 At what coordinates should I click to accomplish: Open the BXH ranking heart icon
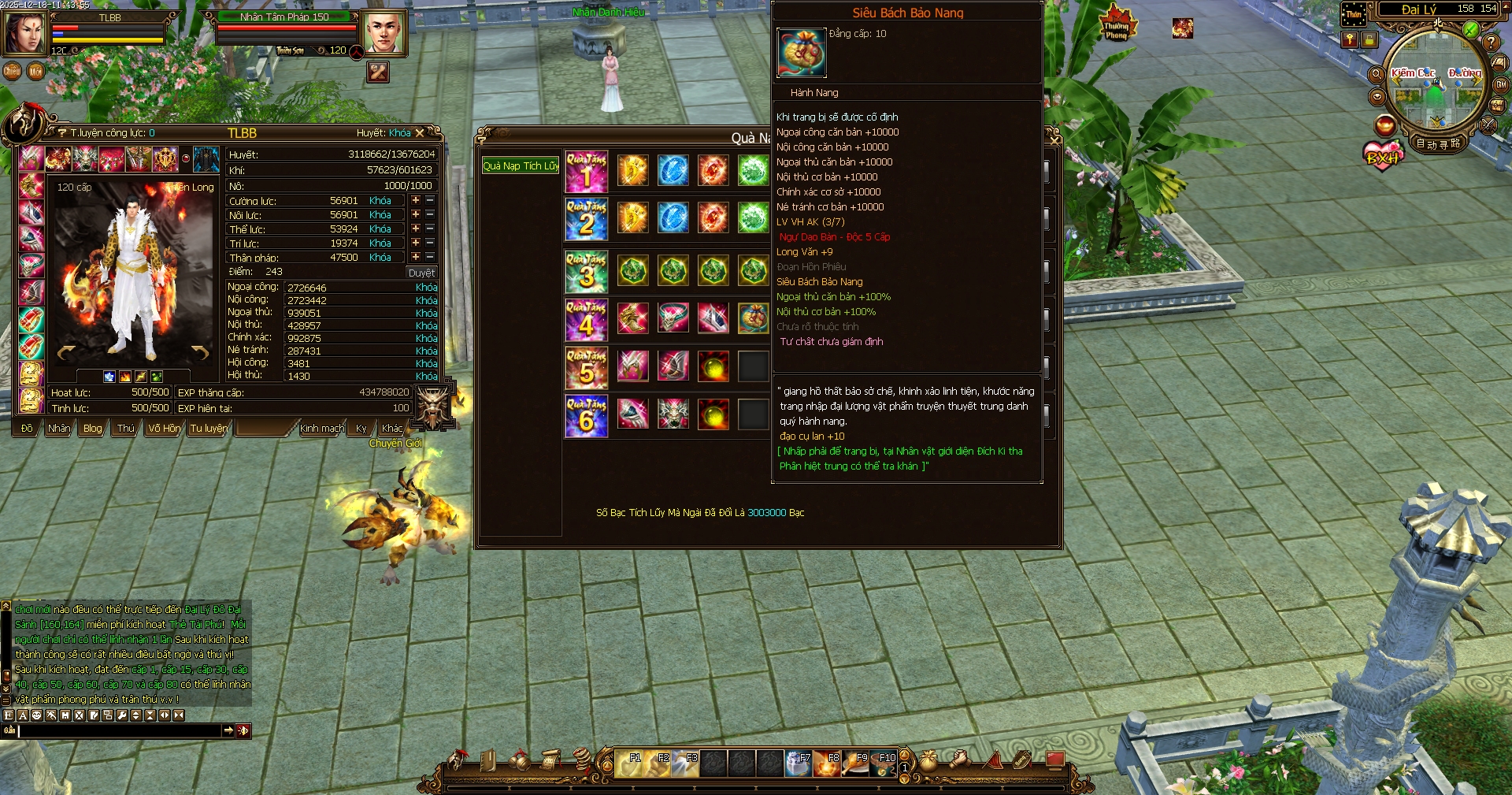(1383, 156)
